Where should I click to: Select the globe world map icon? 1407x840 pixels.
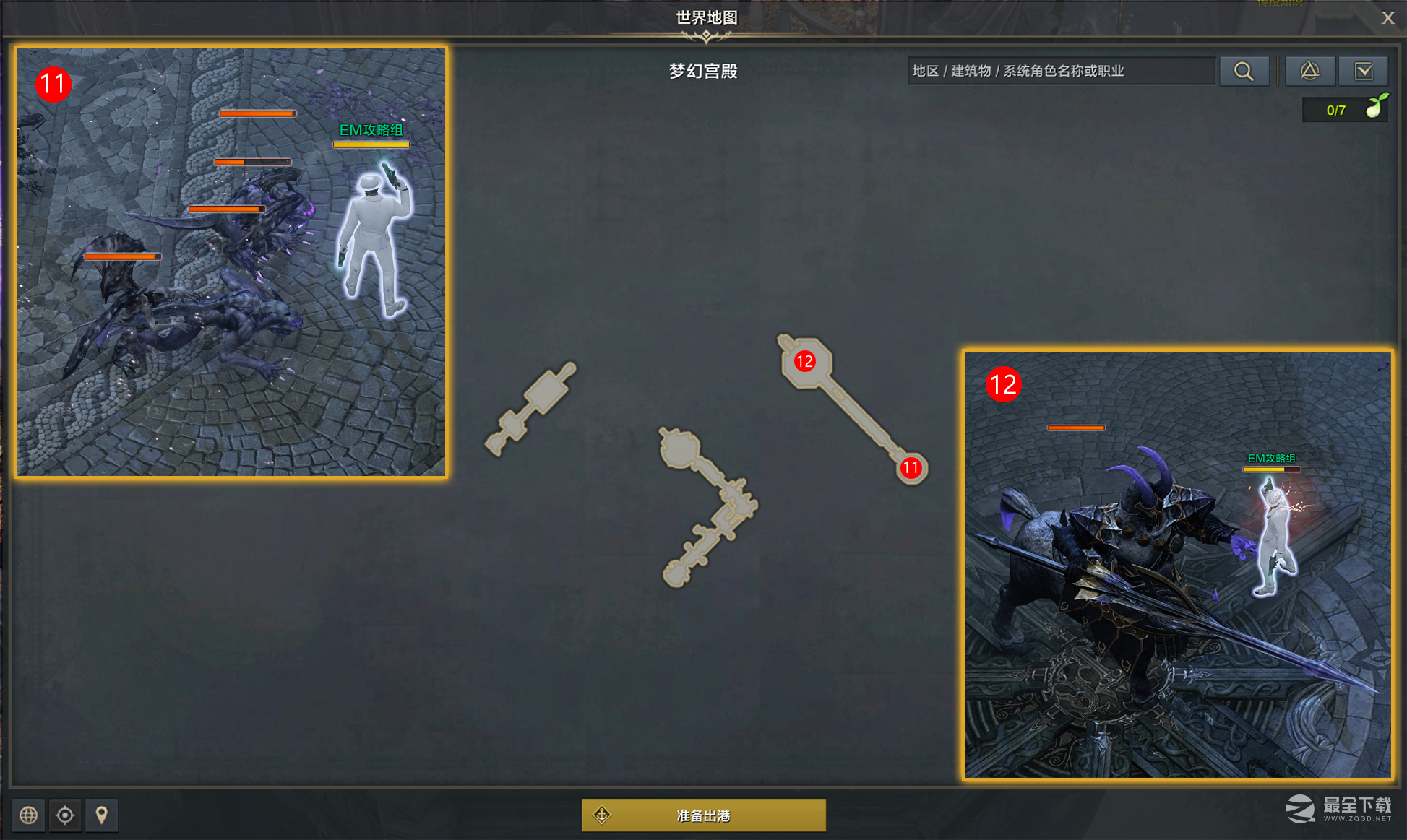point(28,815)
